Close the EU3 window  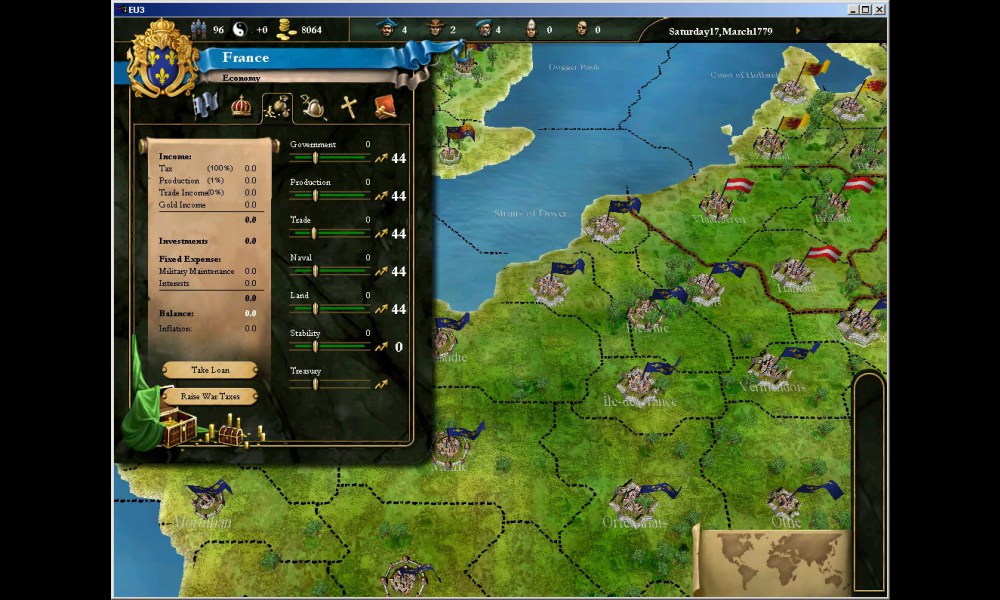(879, 9)
